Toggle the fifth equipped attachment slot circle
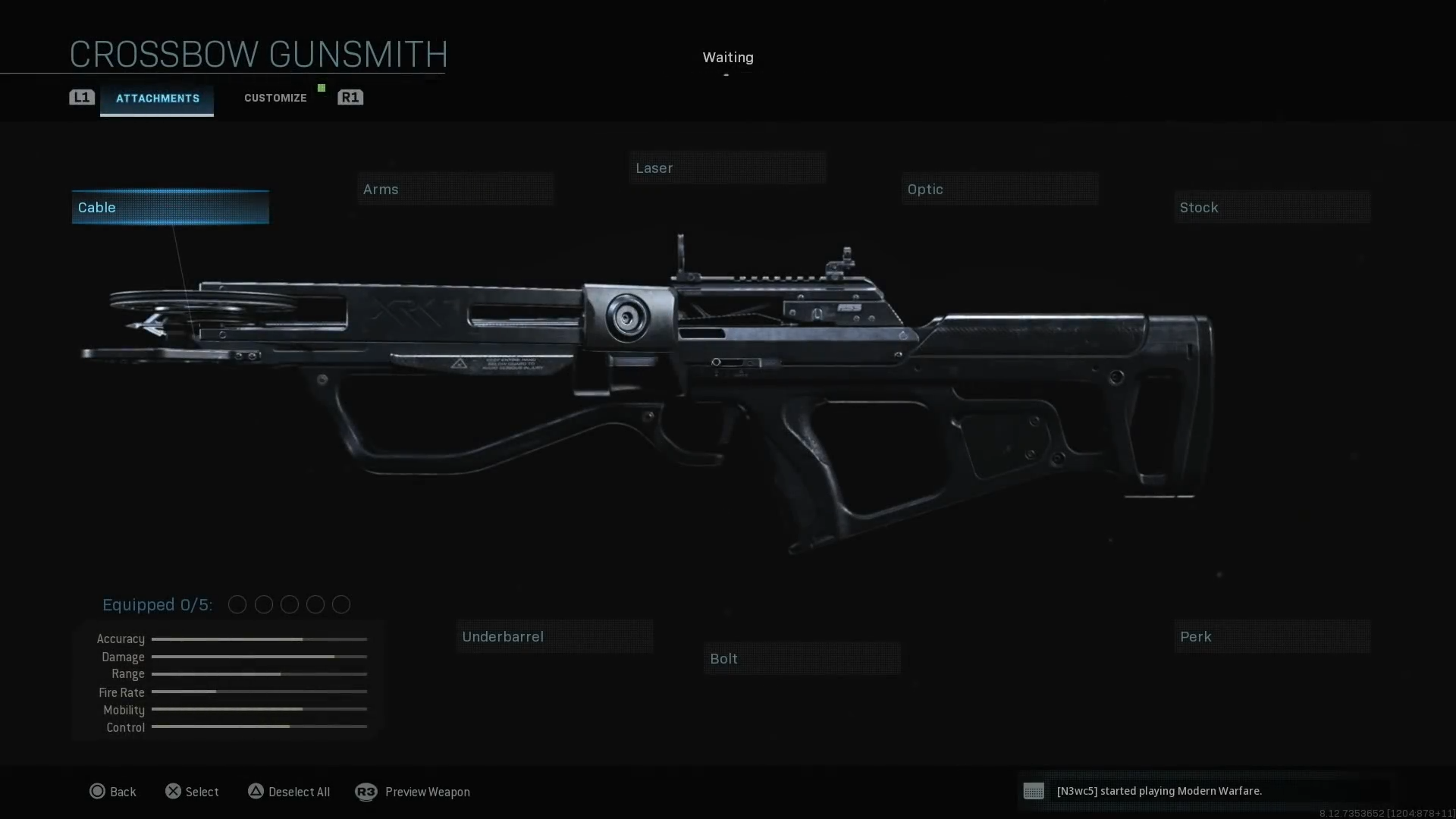The height and width of the screenshot is (819, 1456). point(340,604)
